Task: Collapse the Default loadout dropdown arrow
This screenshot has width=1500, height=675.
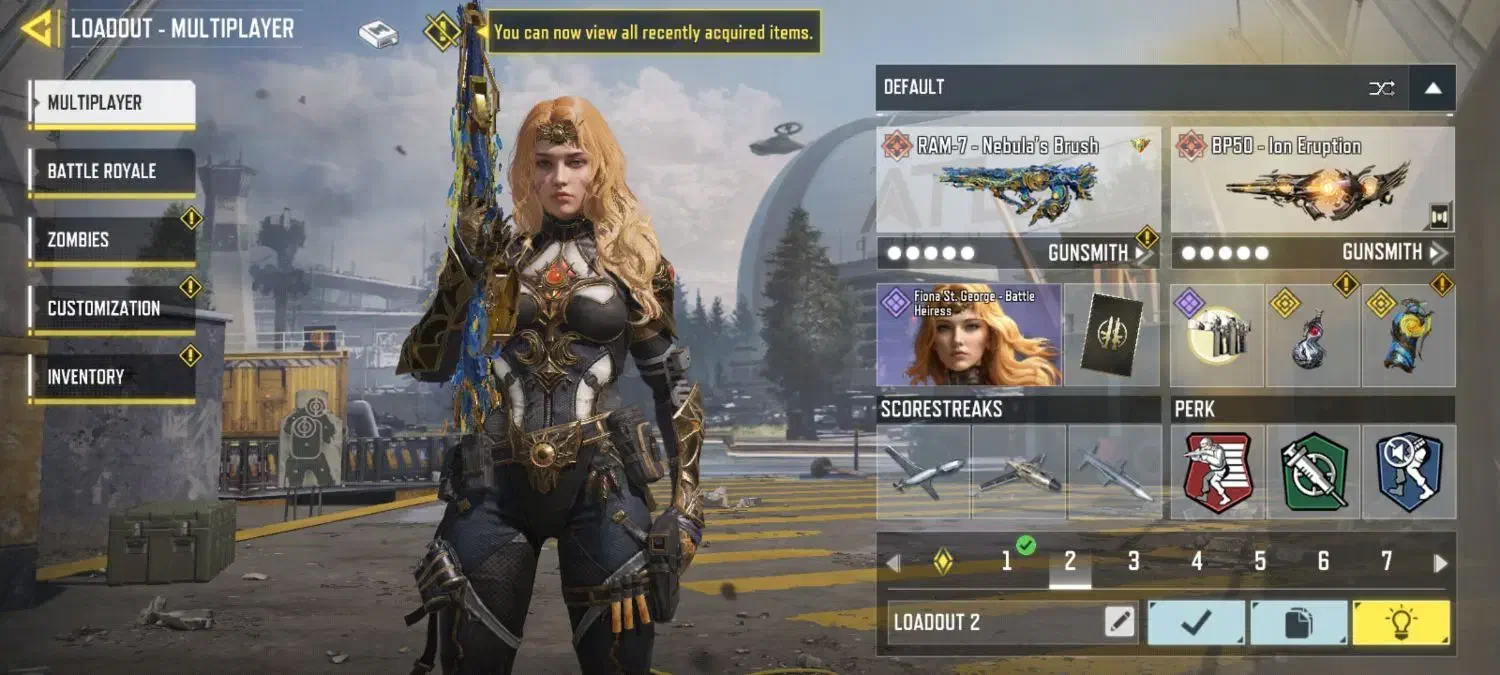Action: point(1432,88)
